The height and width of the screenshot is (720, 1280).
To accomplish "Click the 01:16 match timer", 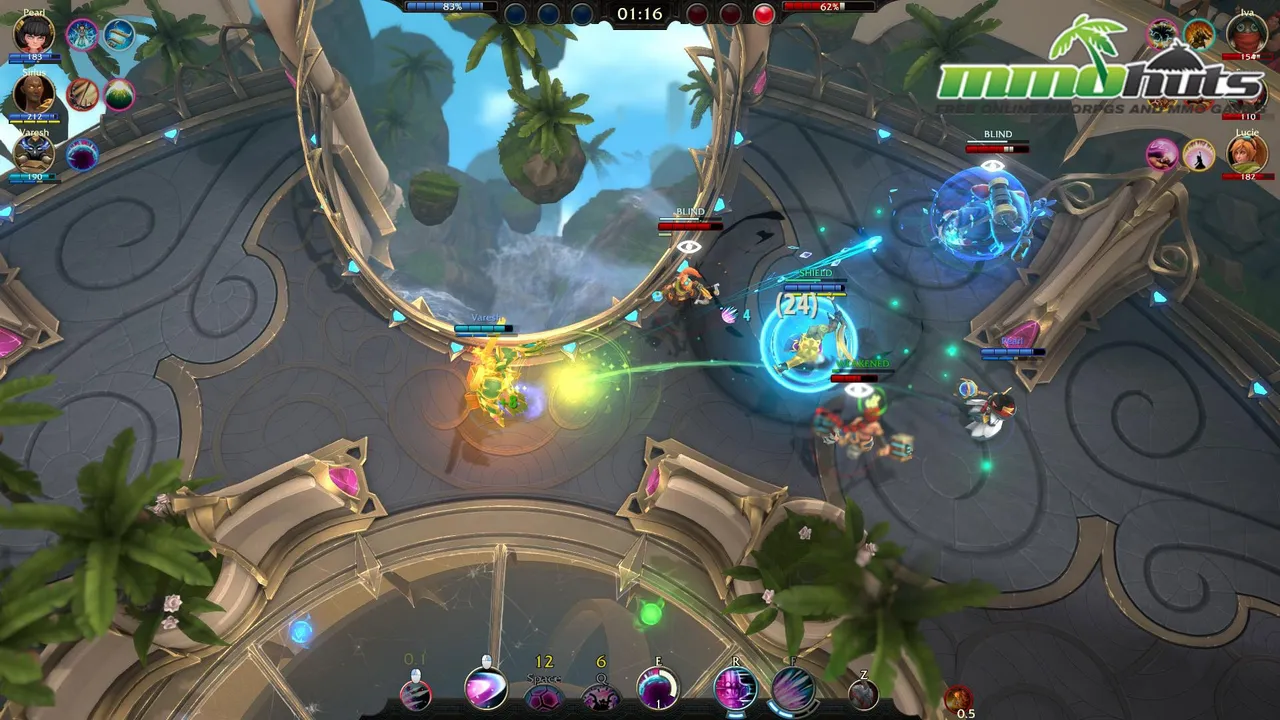I will point(640,15).
